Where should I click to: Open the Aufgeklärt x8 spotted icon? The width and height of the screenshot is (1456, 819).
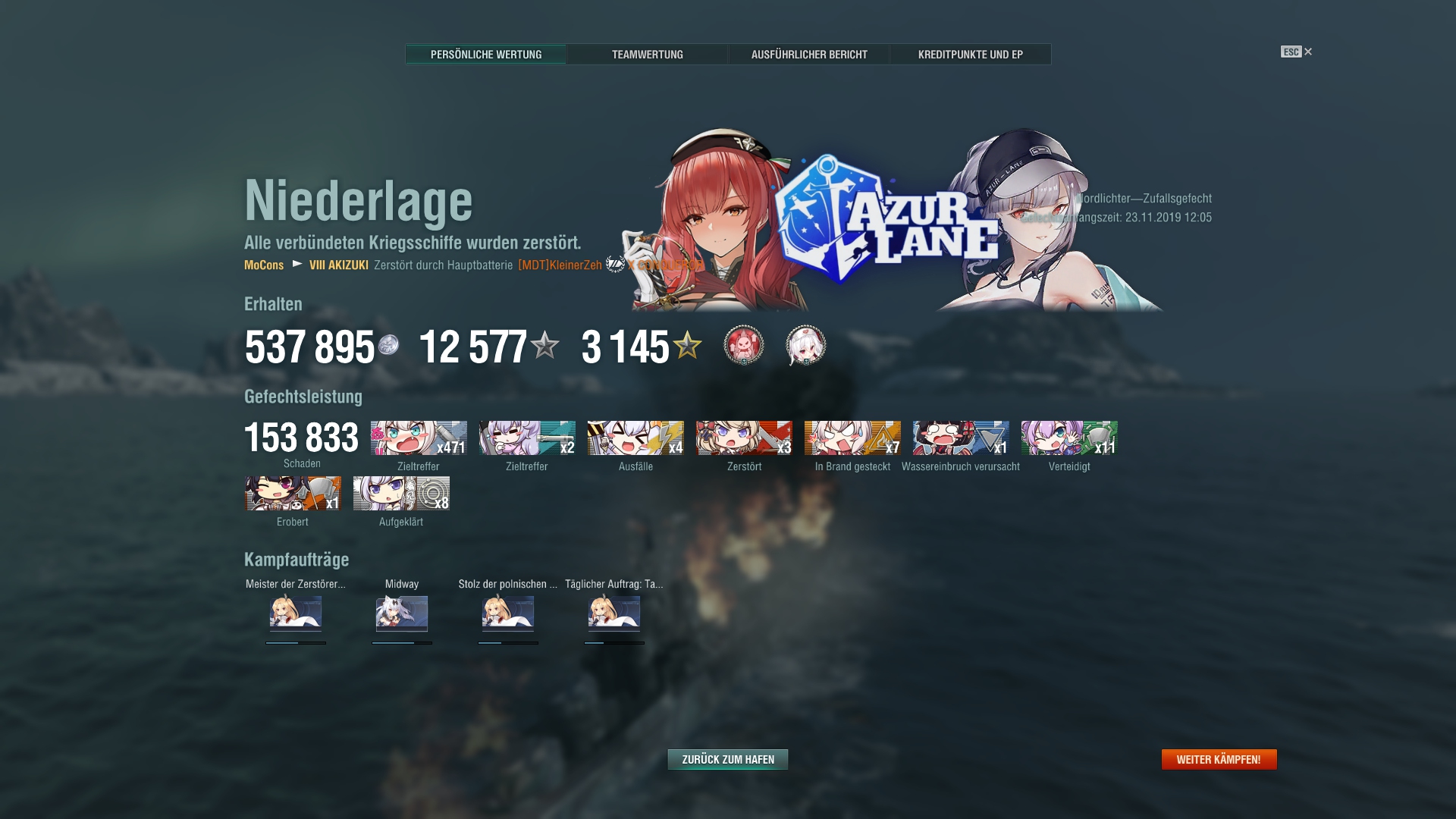coord(400,494)
